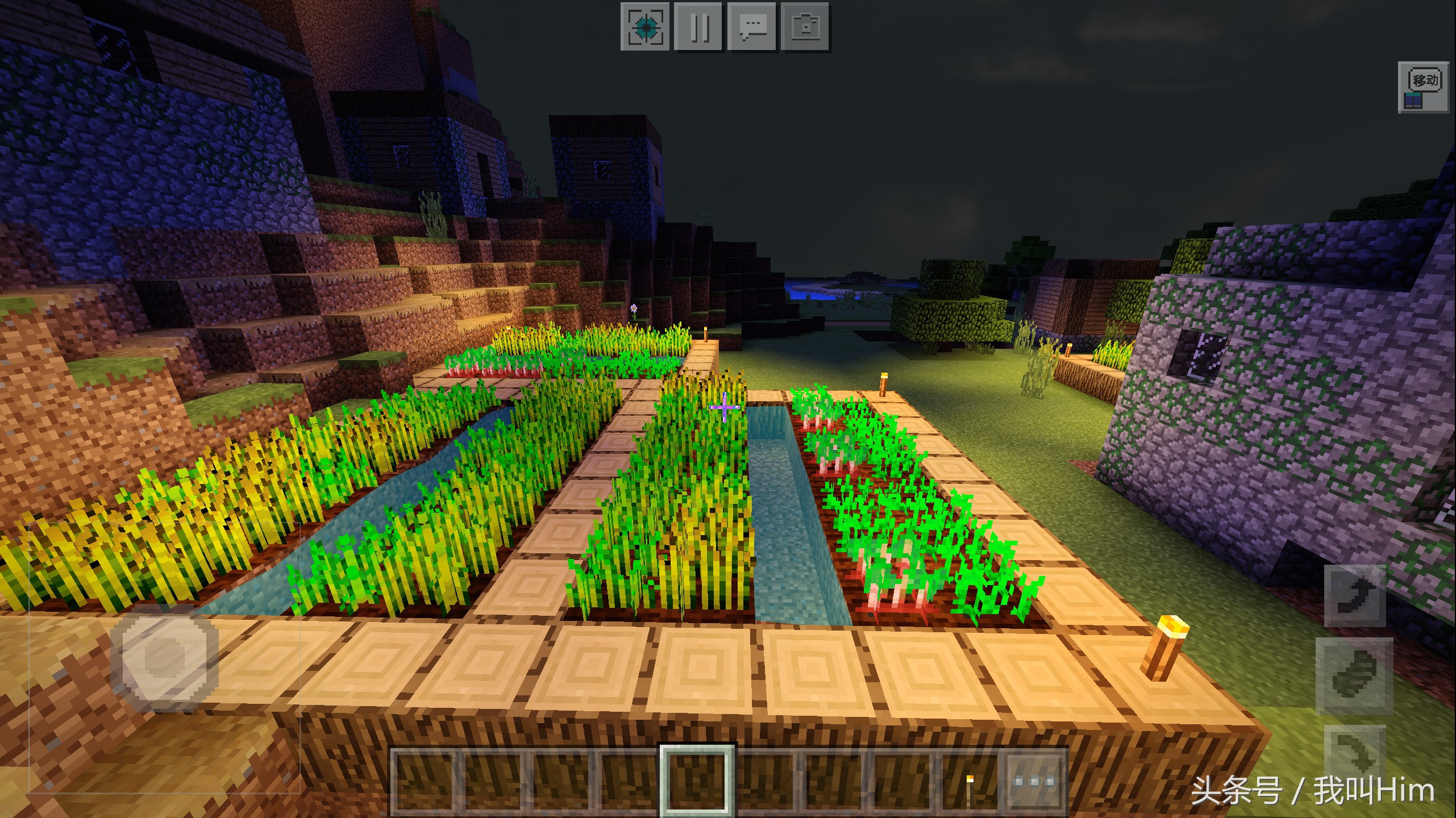Screen dimensions: 1456x818
Task: Tap the 移动 move toggle button
Action: click(x=1423, y=87)
